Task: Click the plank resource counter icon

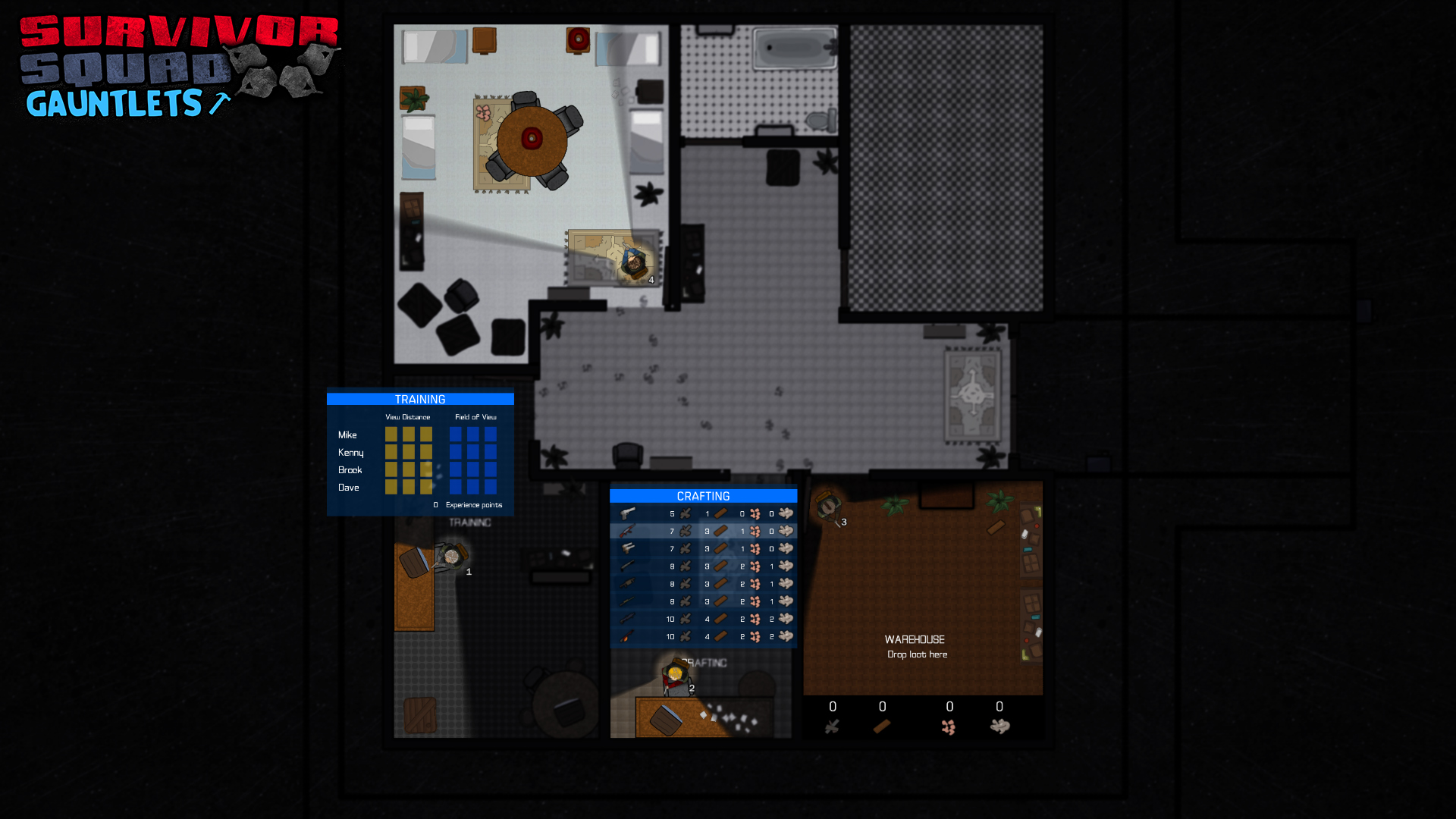Action: (x=881, y=726)
